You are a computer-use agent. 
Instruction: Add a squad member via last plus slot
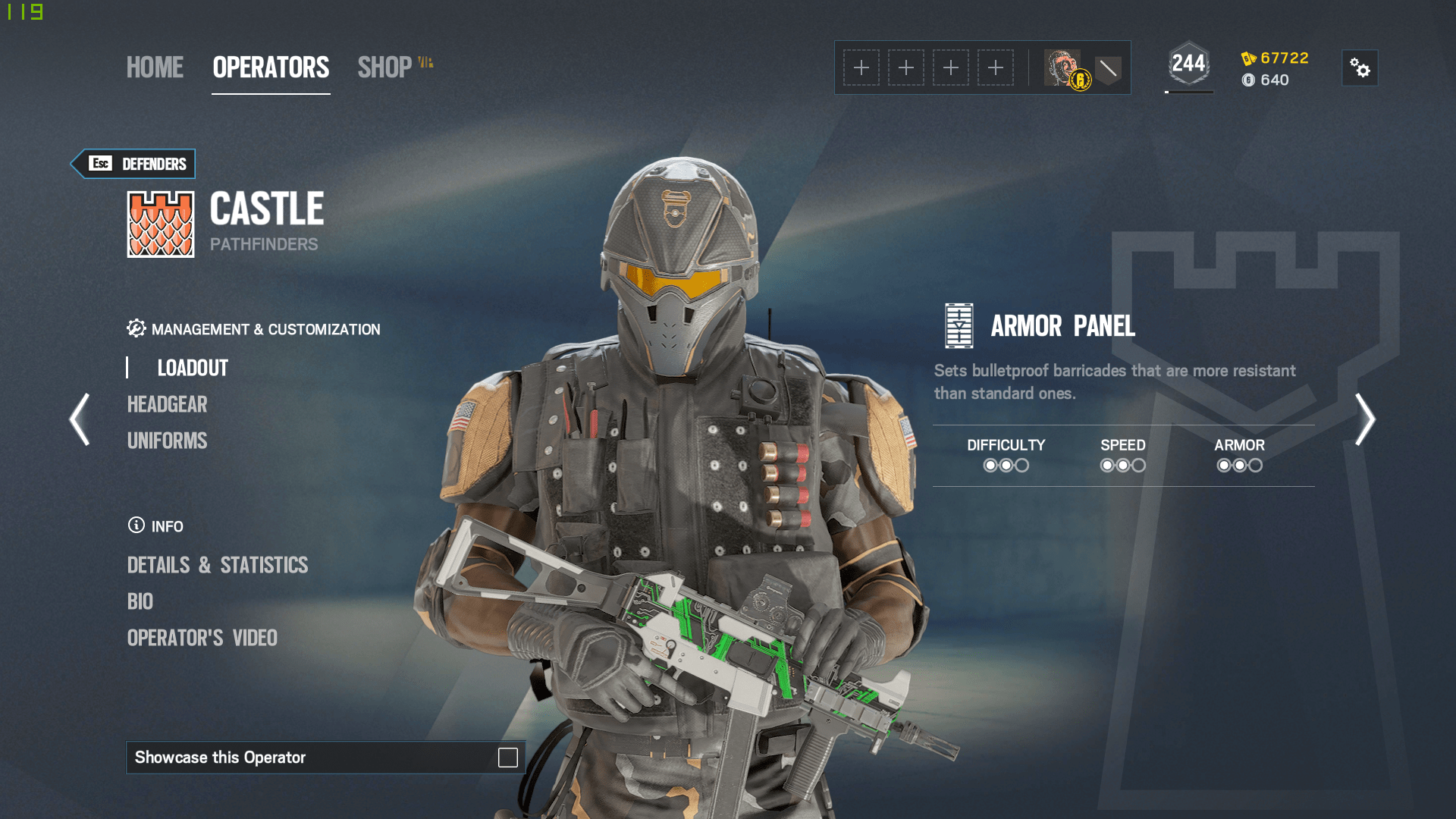tap(996, 67)
